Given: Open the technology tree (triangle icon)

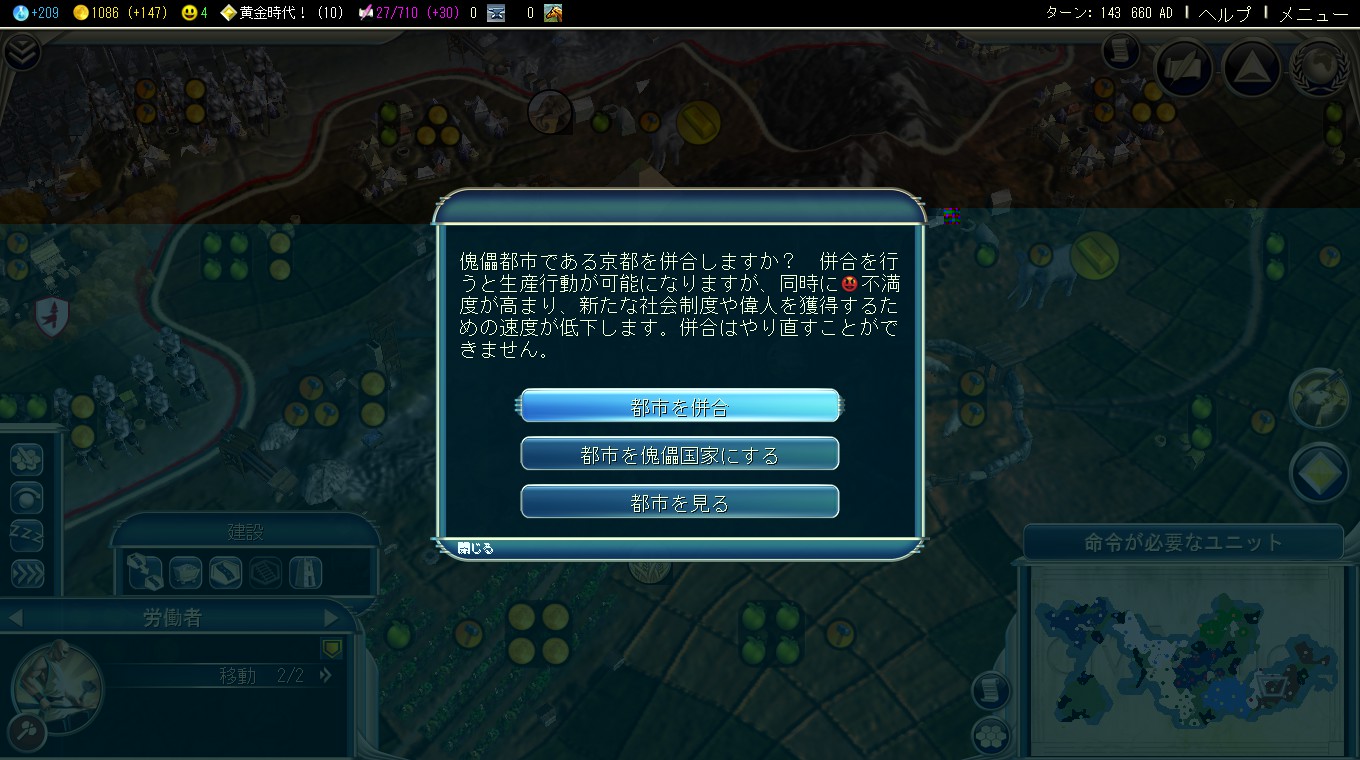Looking at the screenshot, I should [x=1252, y=68].
